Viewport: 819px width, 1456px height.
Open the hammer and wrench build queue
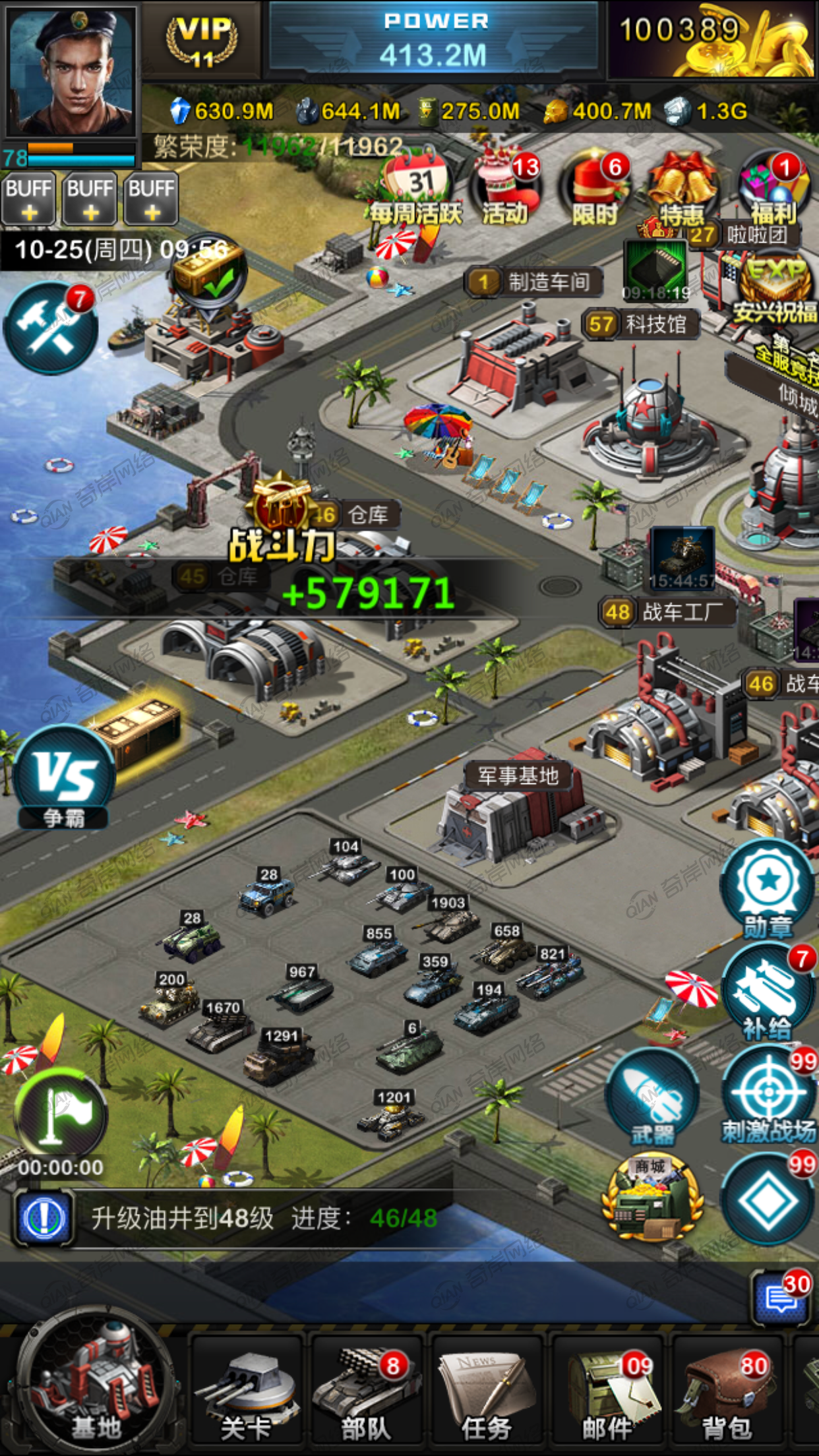tap(50, 327)
